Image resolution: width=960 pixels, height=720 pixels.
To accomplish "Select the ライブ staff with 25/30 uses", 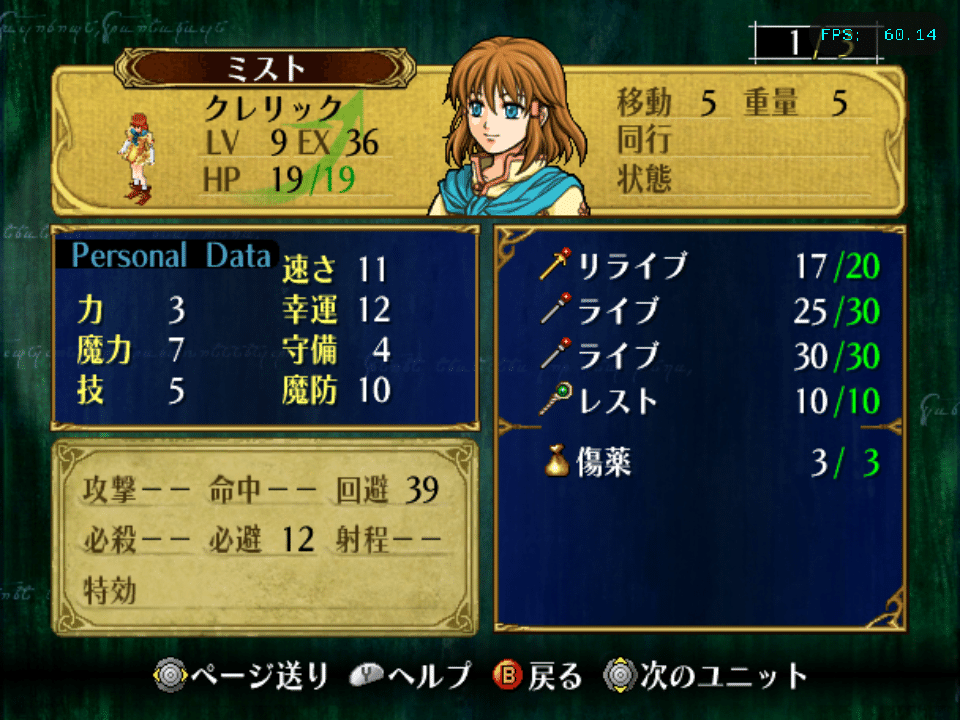I will [x=618, y=312].
